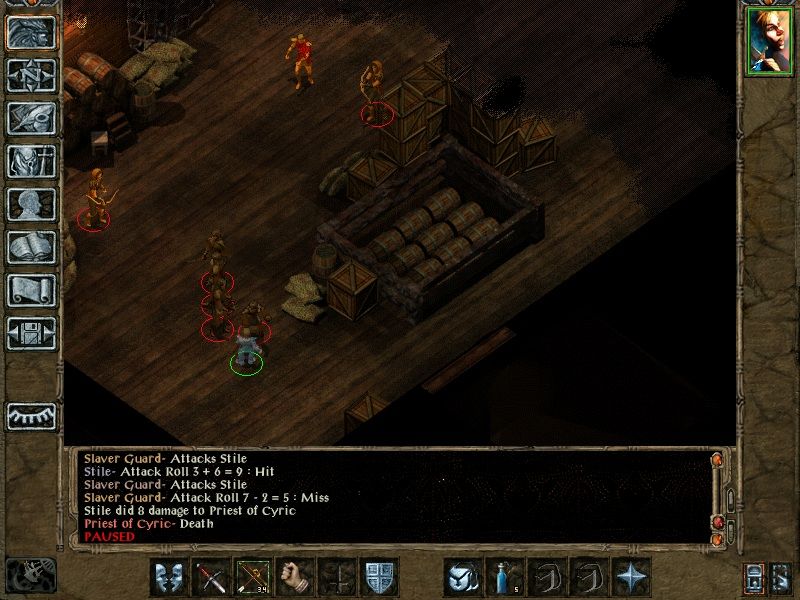Open the priest scroll button

click(x=32, y=290)
